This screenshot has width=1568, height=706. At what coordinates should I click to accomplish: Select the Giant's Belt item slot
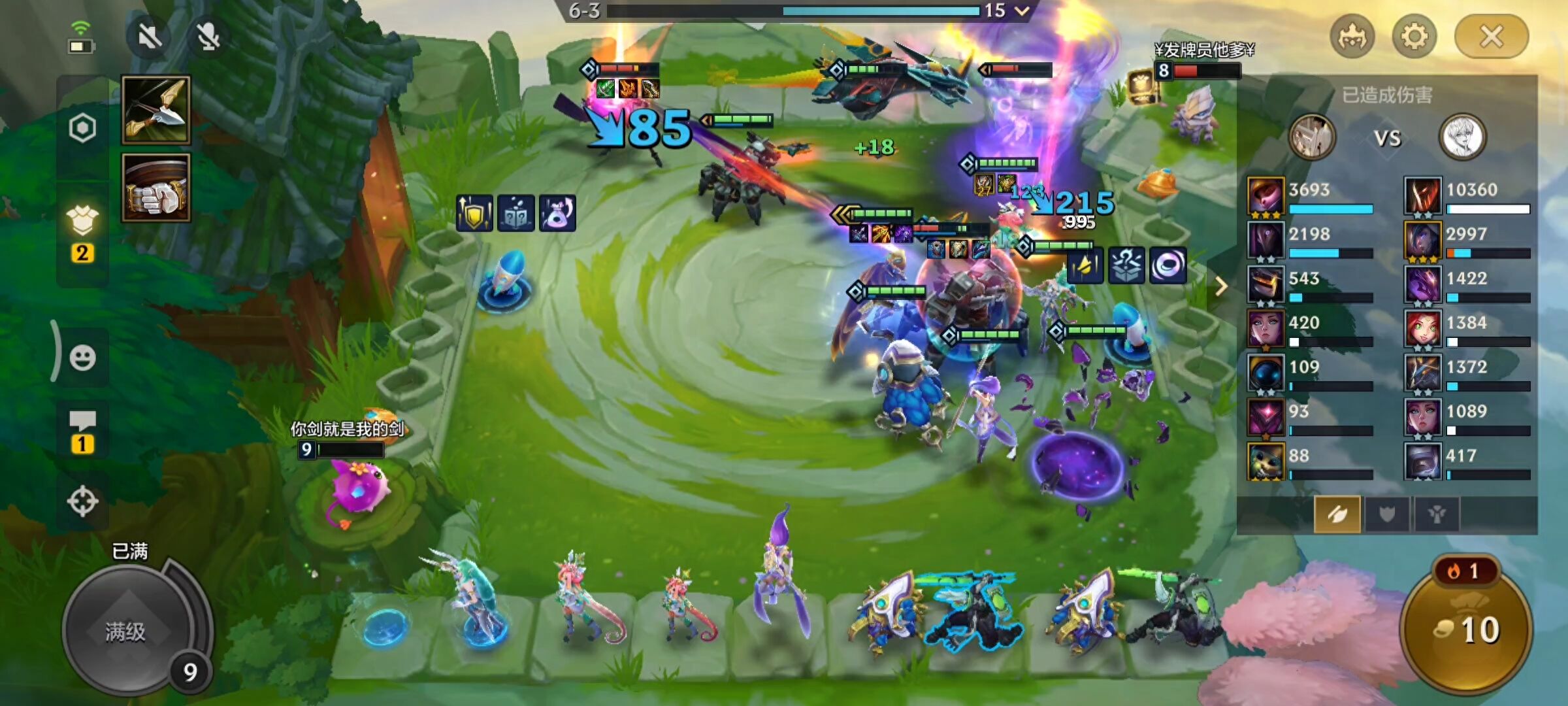click(x=155, y=188)
